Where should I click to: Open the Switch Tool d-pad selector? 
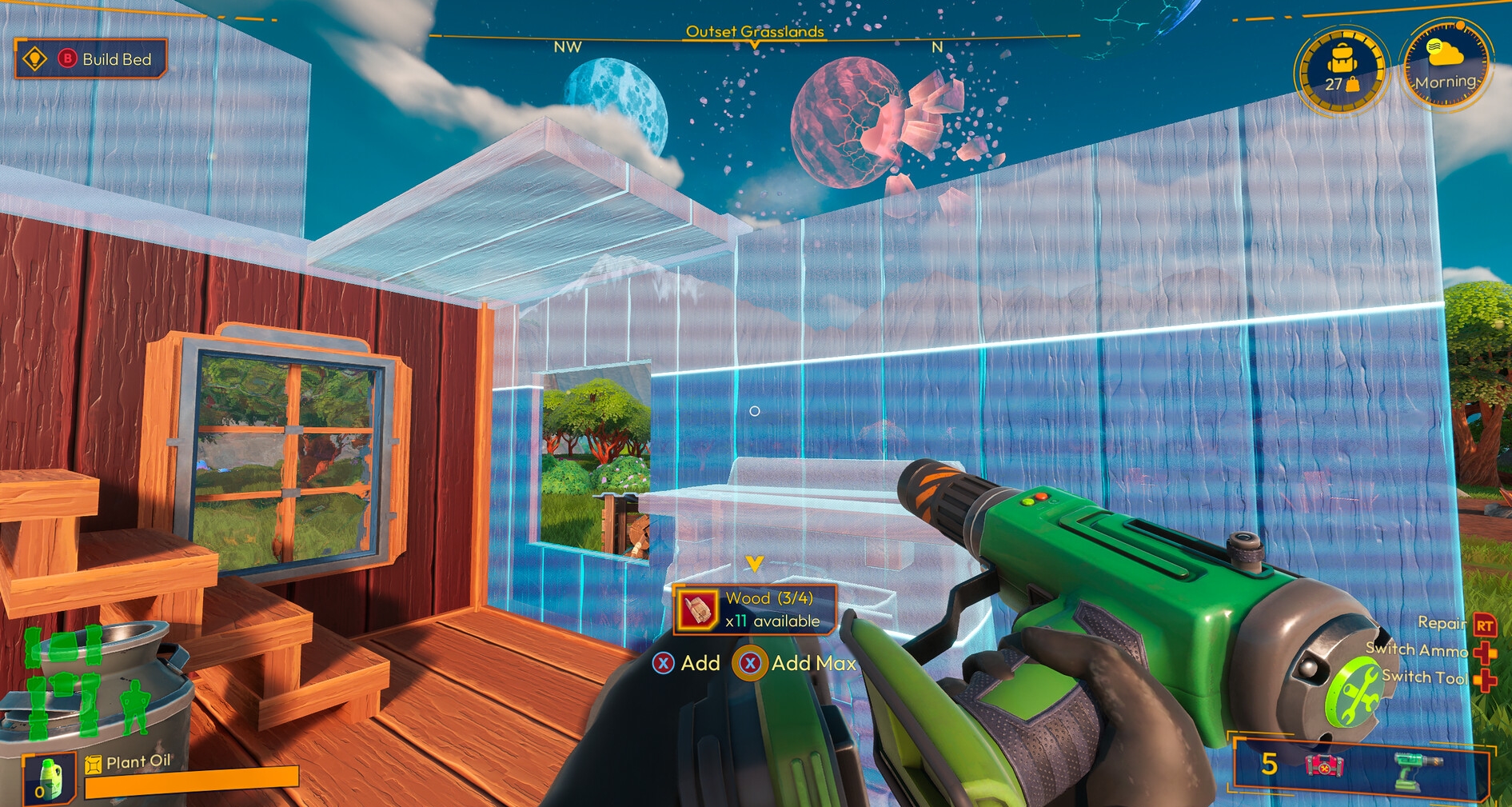(x=1485, y=680)
